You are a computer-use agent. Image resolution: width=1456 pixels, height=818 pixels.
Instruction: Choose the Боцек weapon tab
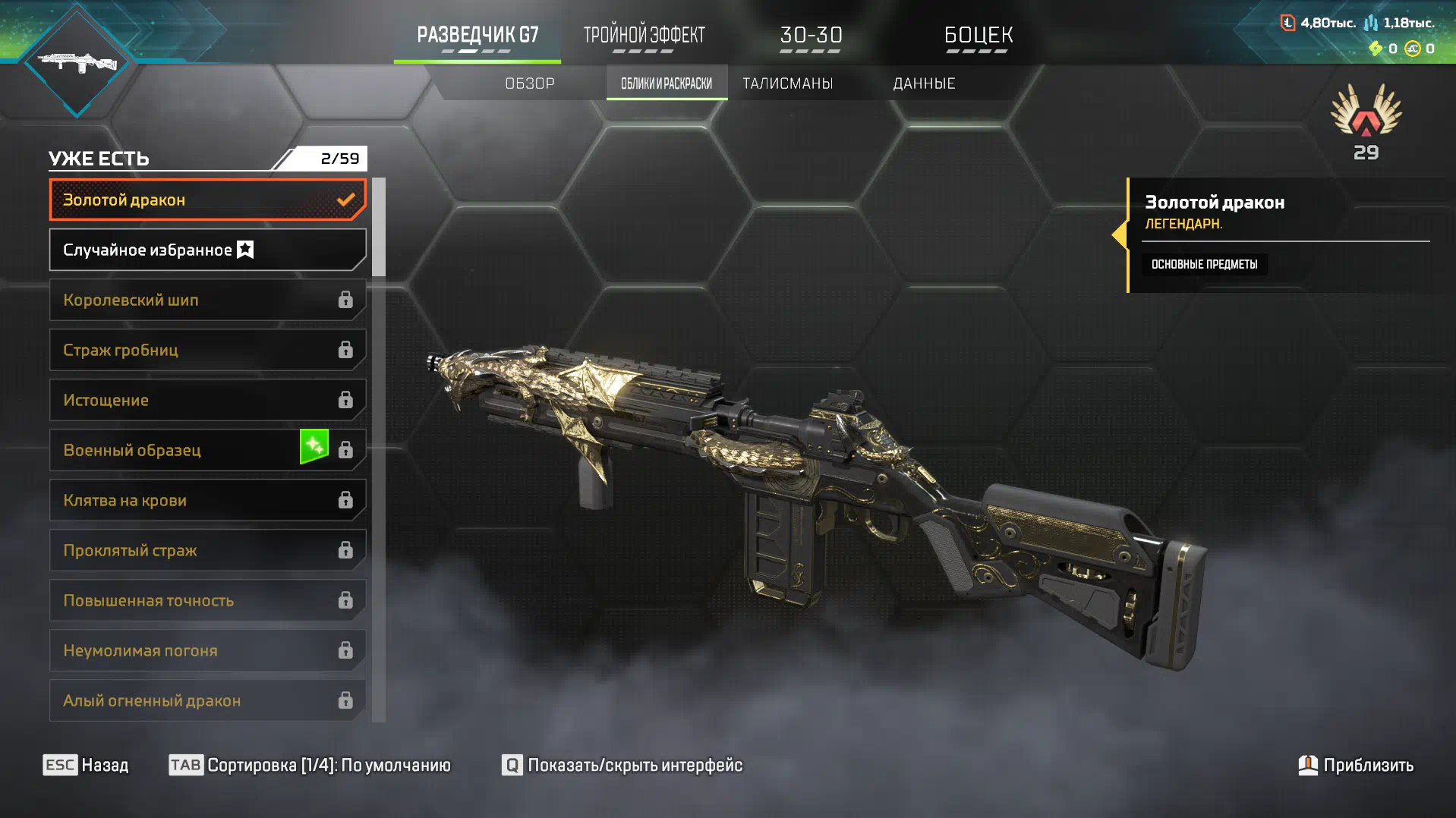(x=978, y=36)
